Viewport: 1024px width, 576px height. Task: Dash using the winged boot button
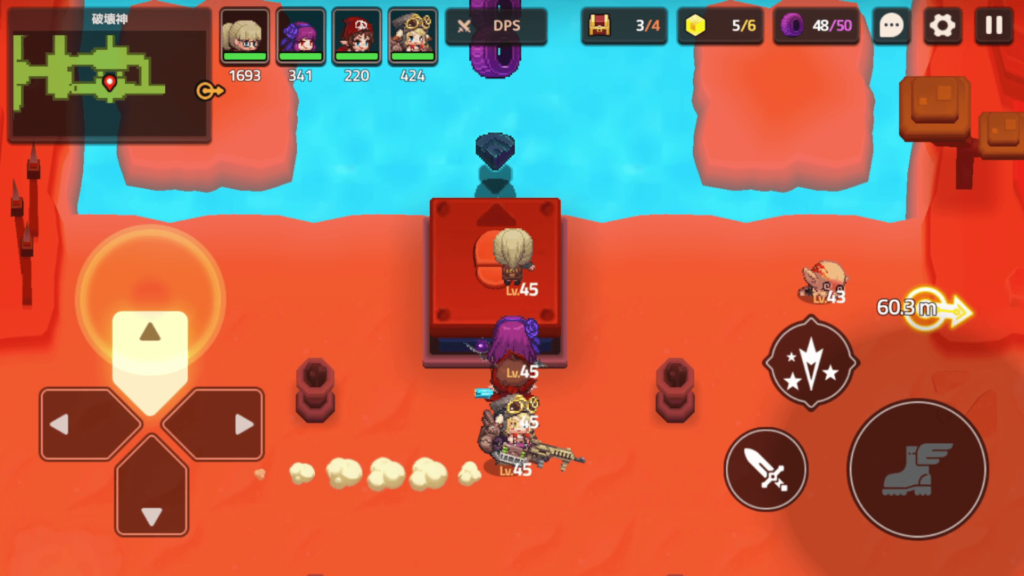click(917, 468)
